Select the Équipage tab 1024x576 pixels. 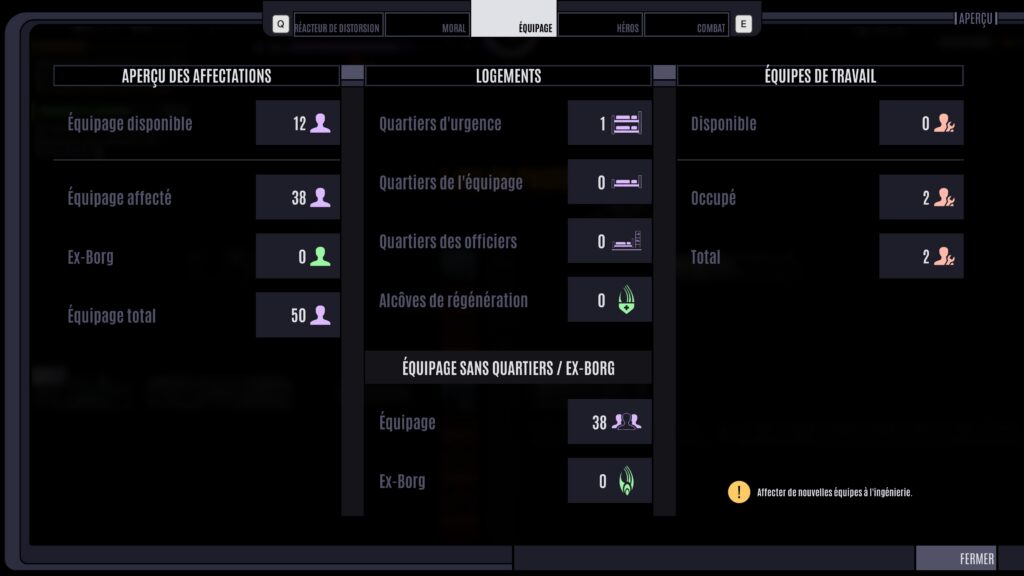514,26
